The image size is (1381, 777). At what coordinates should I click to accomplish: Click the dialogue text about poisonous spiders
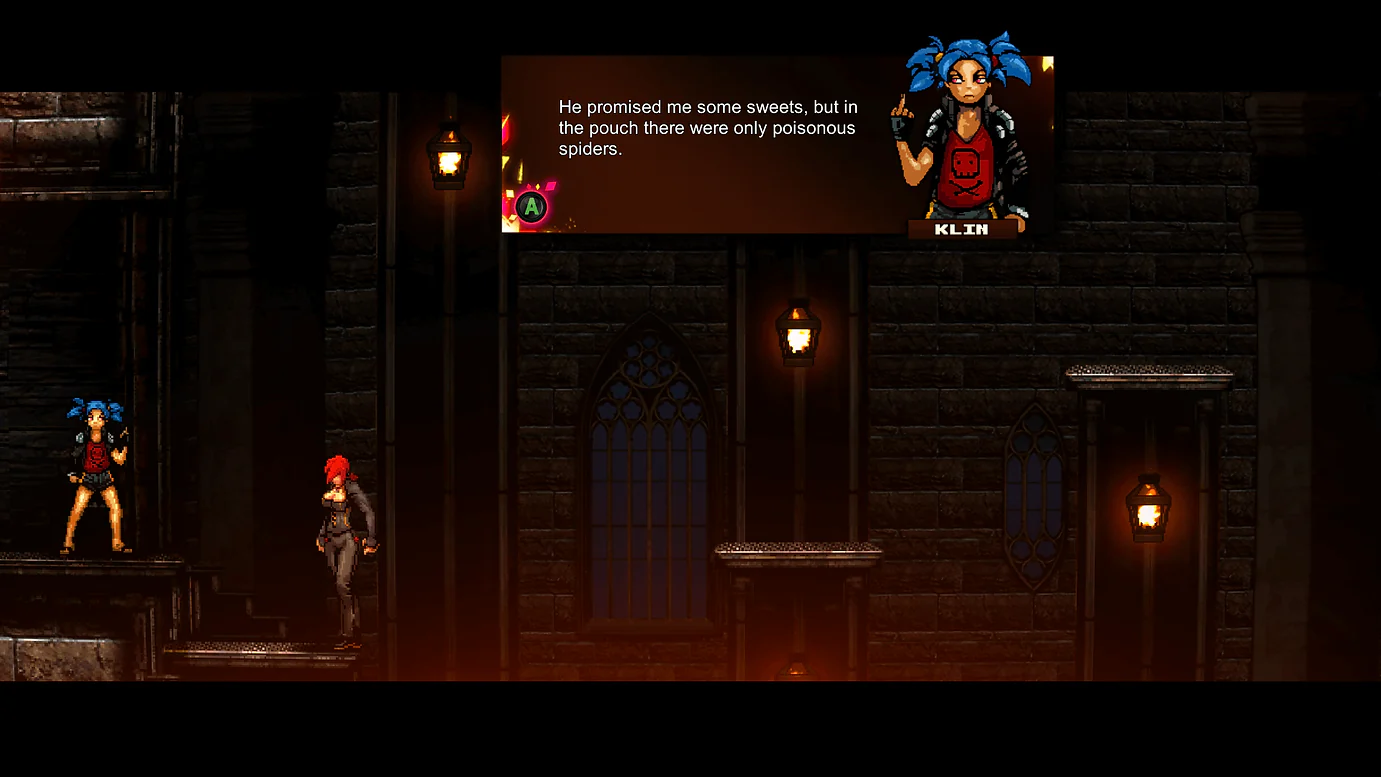click(707, 128)
